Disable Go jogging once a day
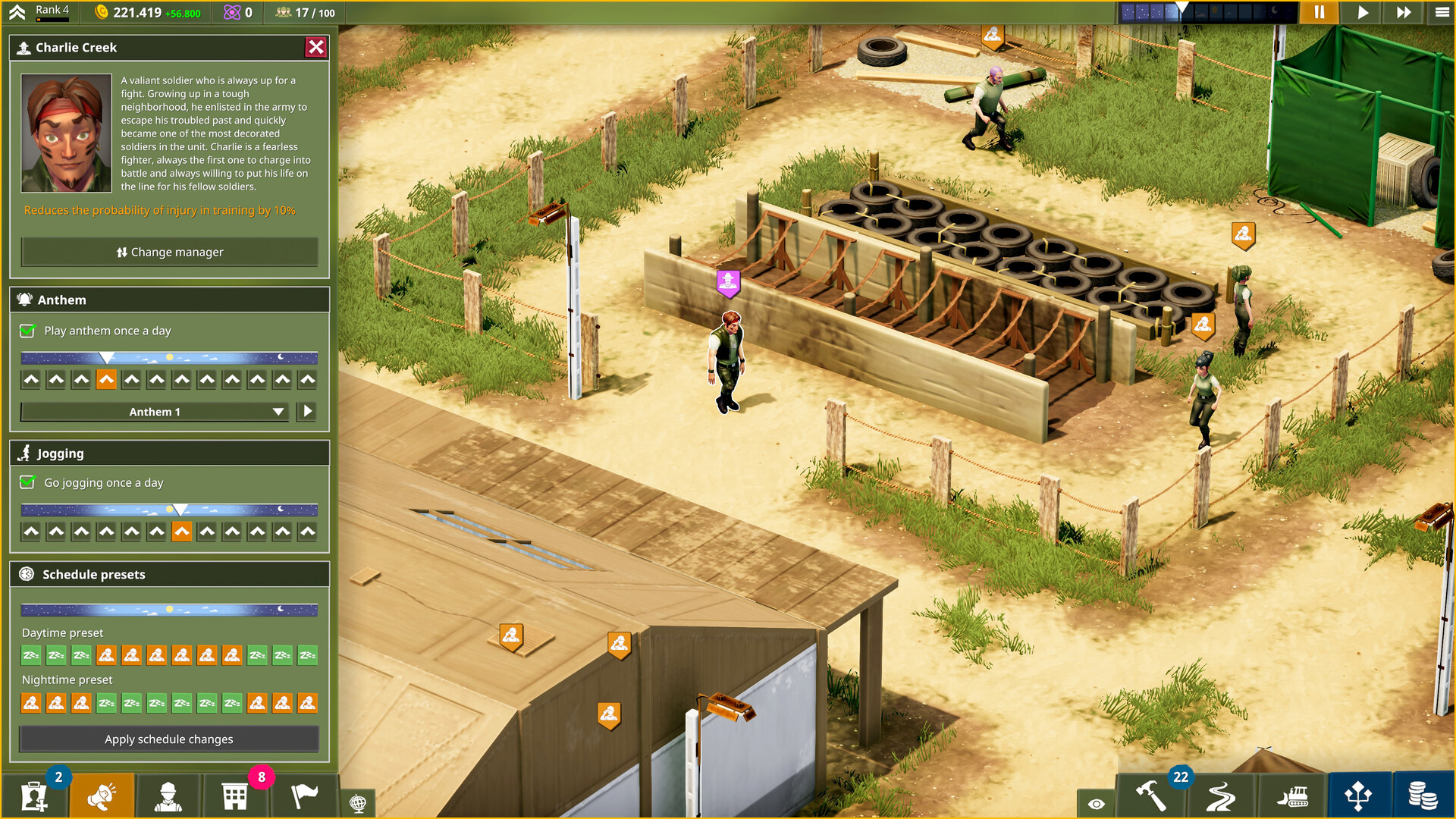 pos(25,482)
